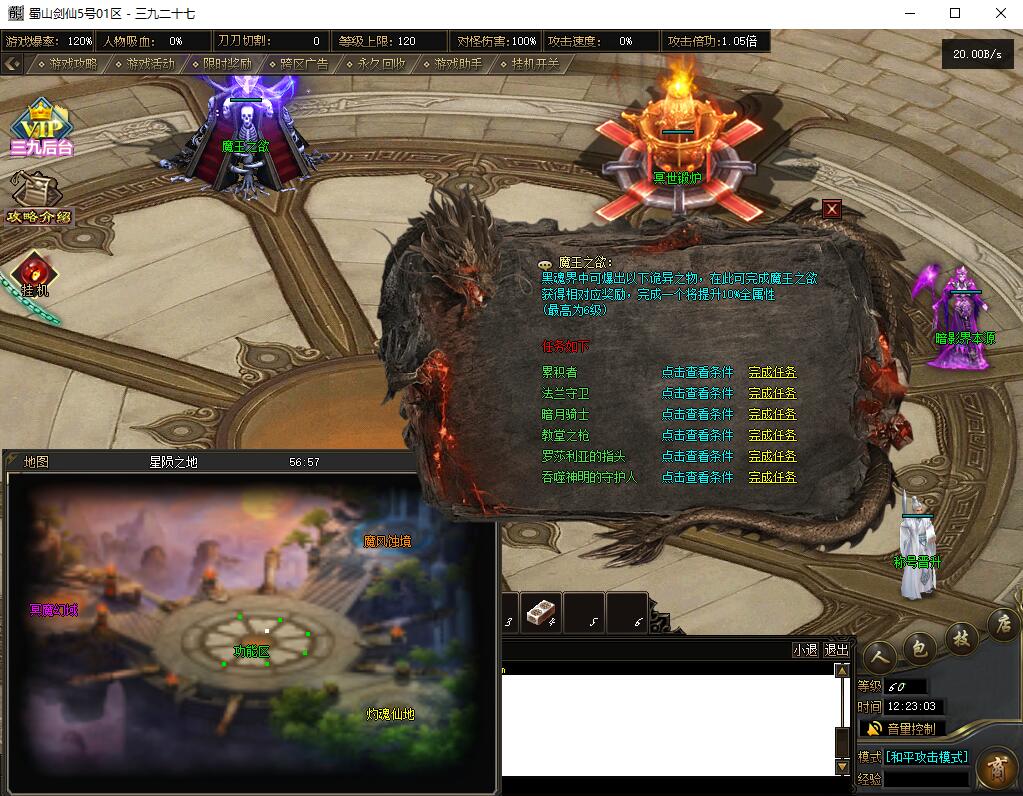
Task: Maximize the game window
Action: (x=954, y=13)
